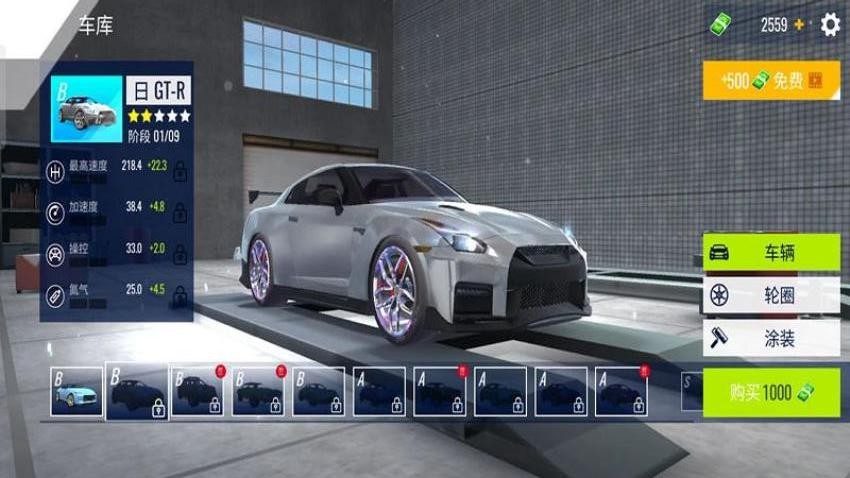Open the 轮圈 wheels tab
The height and width of the screenshot is (478, 850).
click(x=771, y=296)
